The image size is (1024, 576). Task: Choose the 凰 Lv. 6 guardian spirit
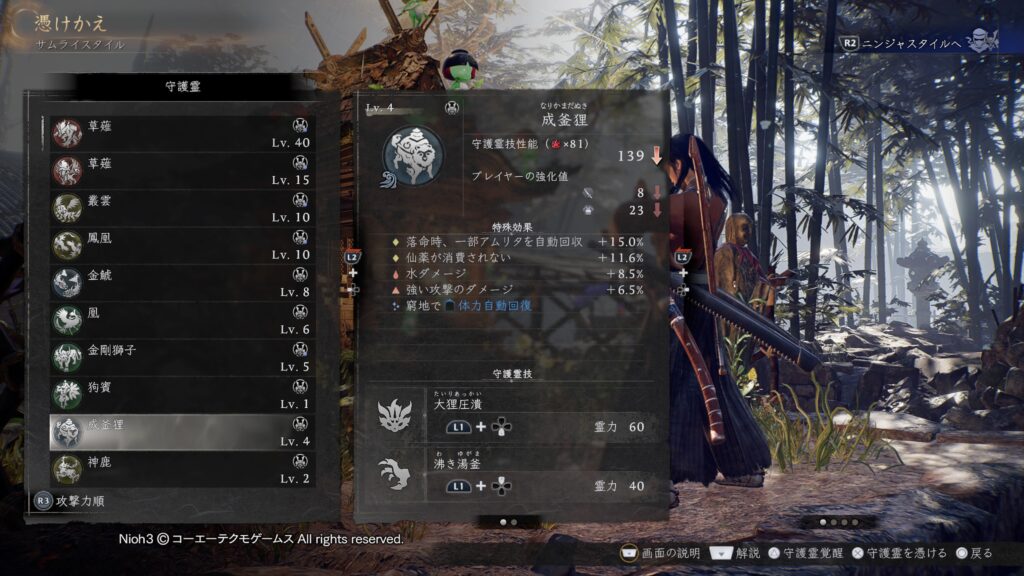(x=182, y=320)
